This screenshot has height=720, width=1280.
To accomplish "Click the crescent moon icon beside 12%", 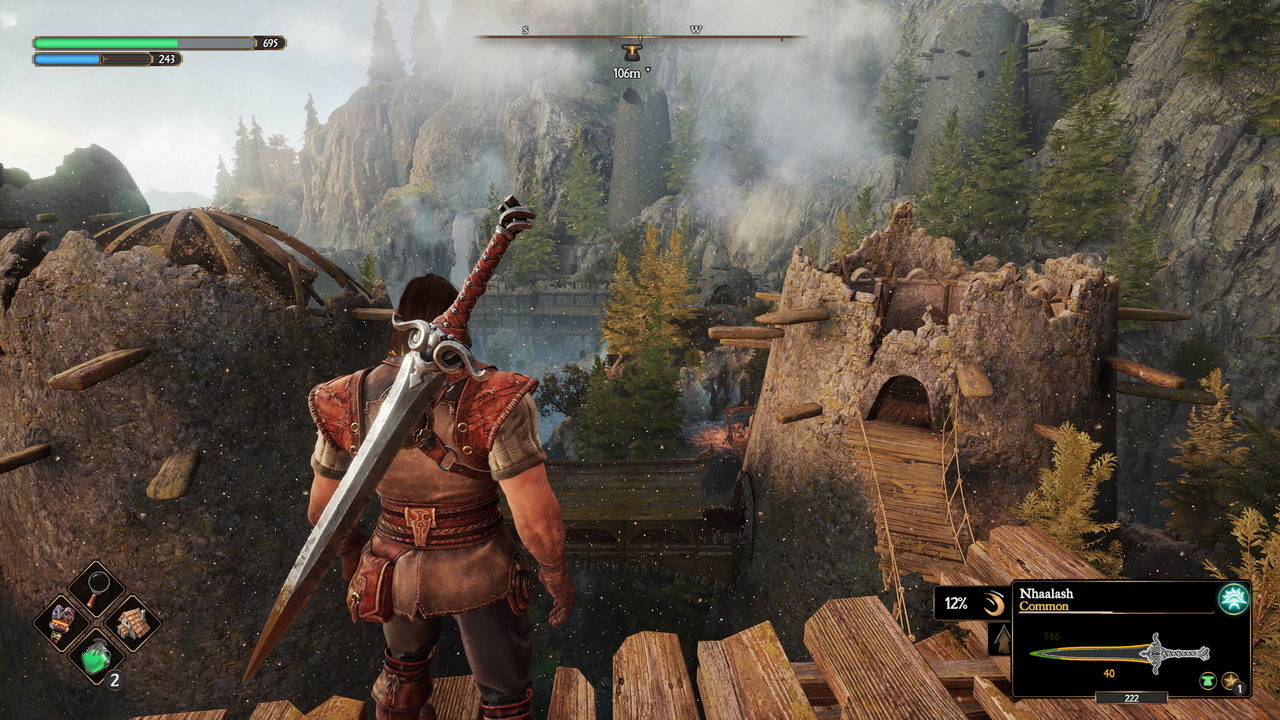I will click(992, 603).
